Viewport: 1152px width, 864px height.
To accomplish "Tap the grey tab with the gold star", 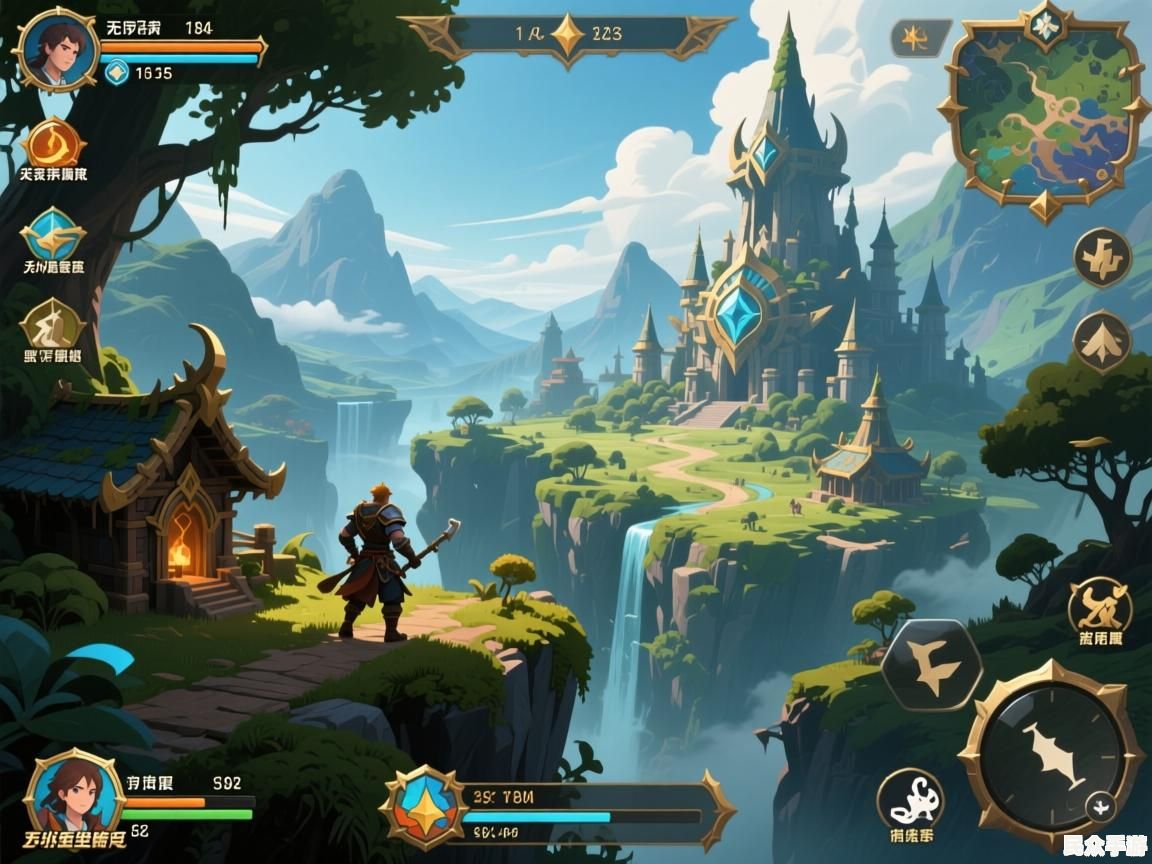I will (x=917, y=39).
